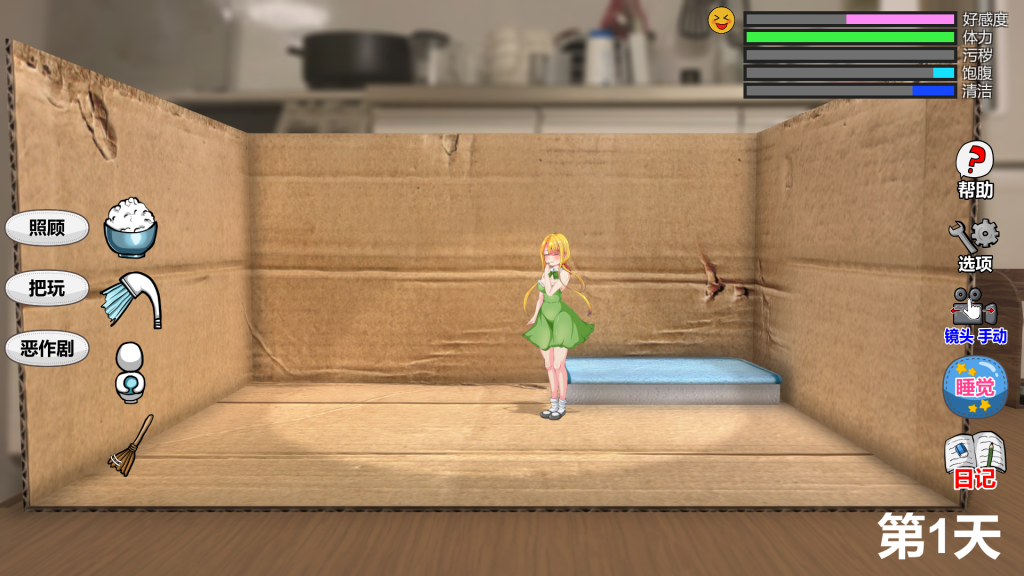Open the 选项 options menu

pyautogui.click(x=974, y=246)
